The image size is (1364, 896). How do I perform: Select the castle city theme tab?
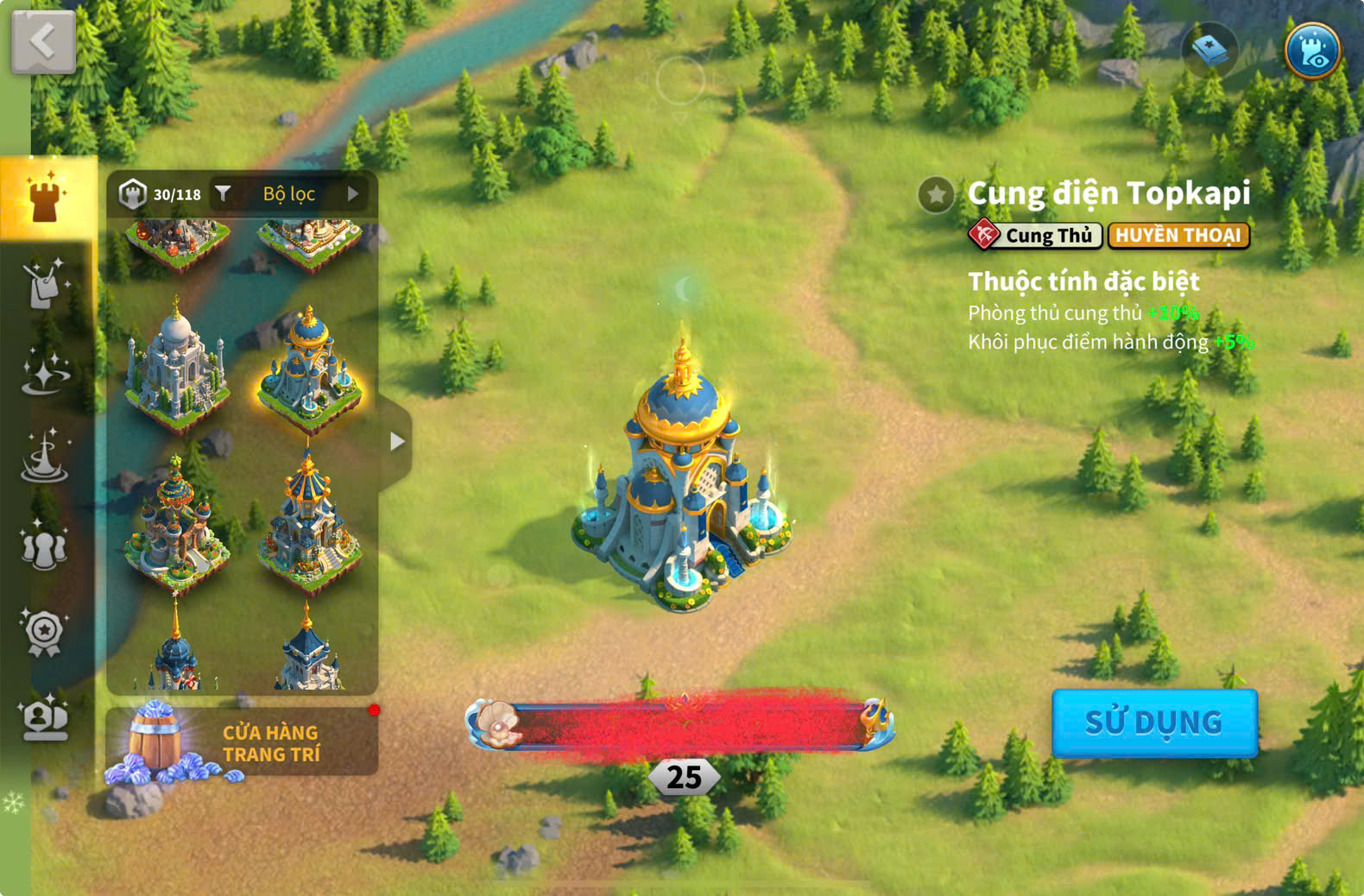click(x=45, y=198)
